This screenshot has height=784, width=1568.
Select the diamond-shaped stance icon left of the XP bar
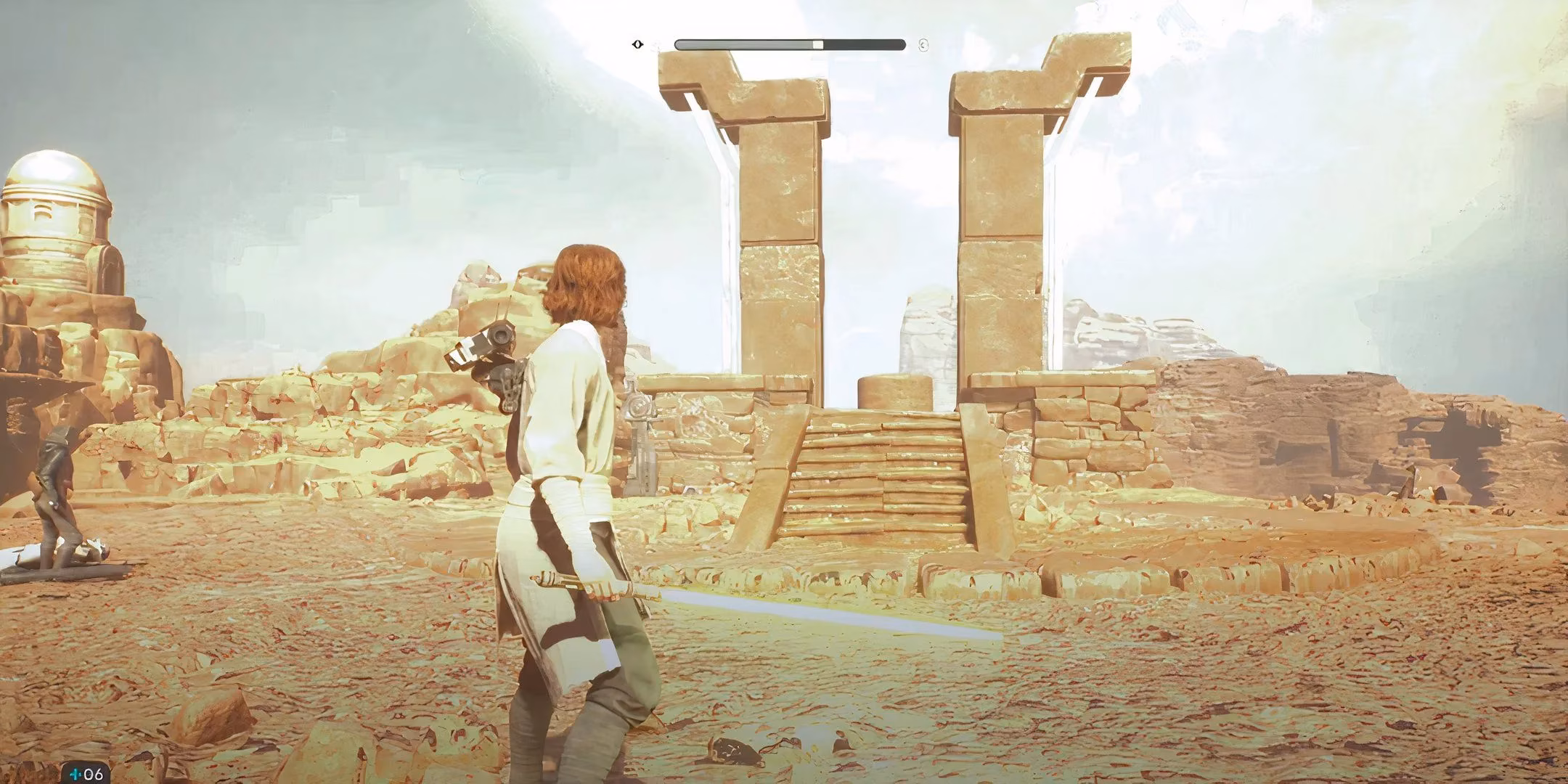tap(637, 44)
